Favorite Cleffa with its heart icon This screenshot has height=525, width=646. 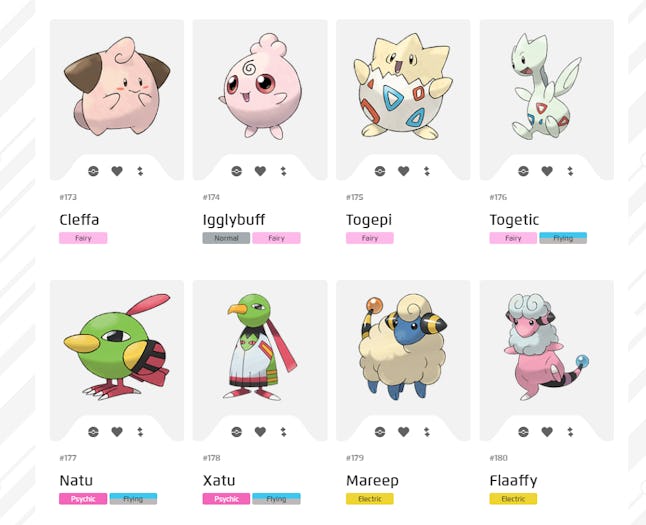tap(117, 171)
